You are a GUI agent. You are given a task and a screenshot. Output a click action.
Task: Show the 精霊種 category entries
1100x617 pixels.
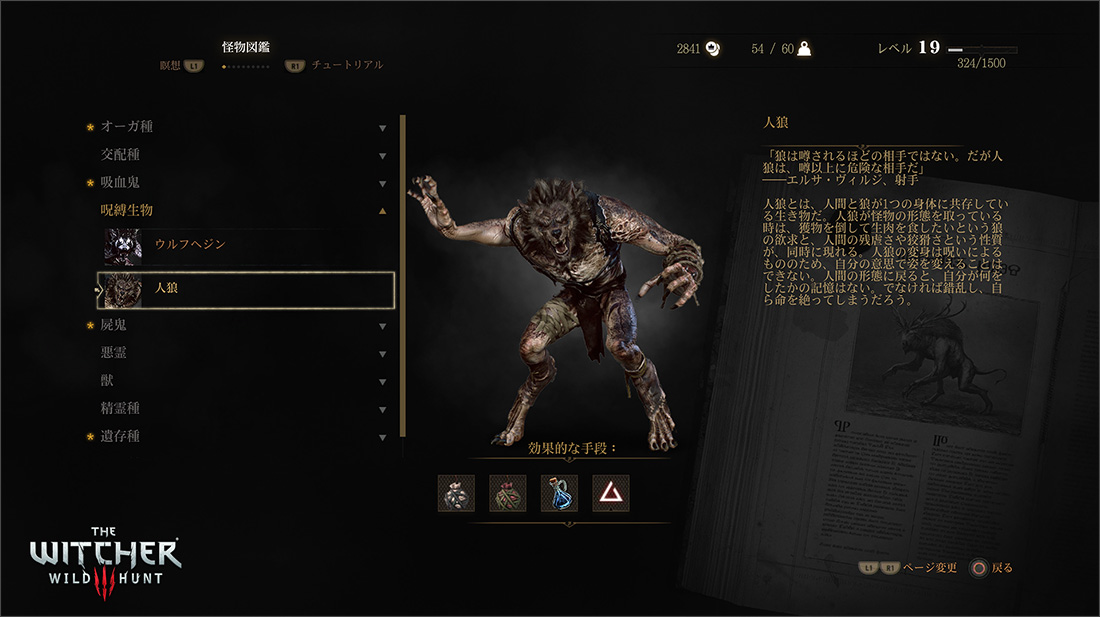click(x=120, y=409)
